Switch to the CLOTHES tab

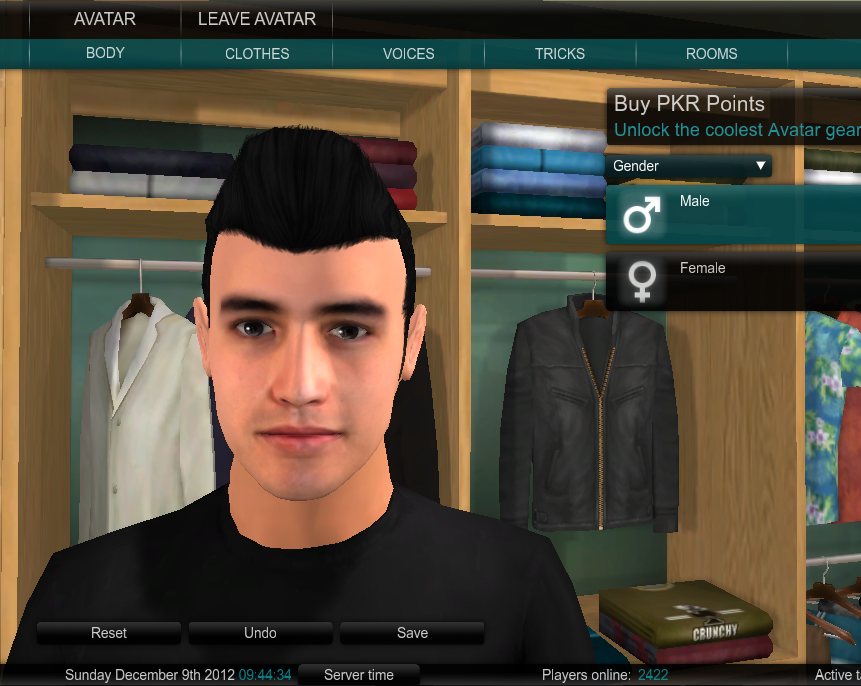(x=257, y=54)
